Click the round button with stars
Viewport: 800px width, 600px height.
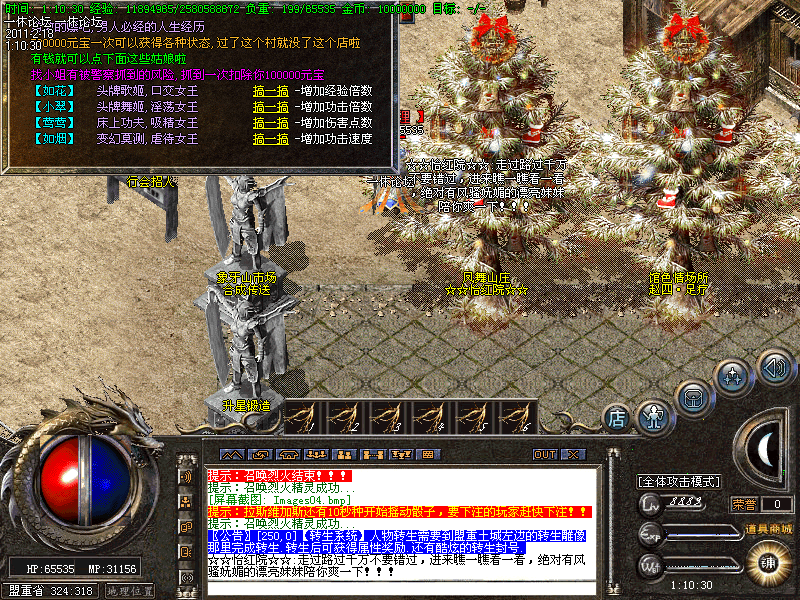click(735, 377)
